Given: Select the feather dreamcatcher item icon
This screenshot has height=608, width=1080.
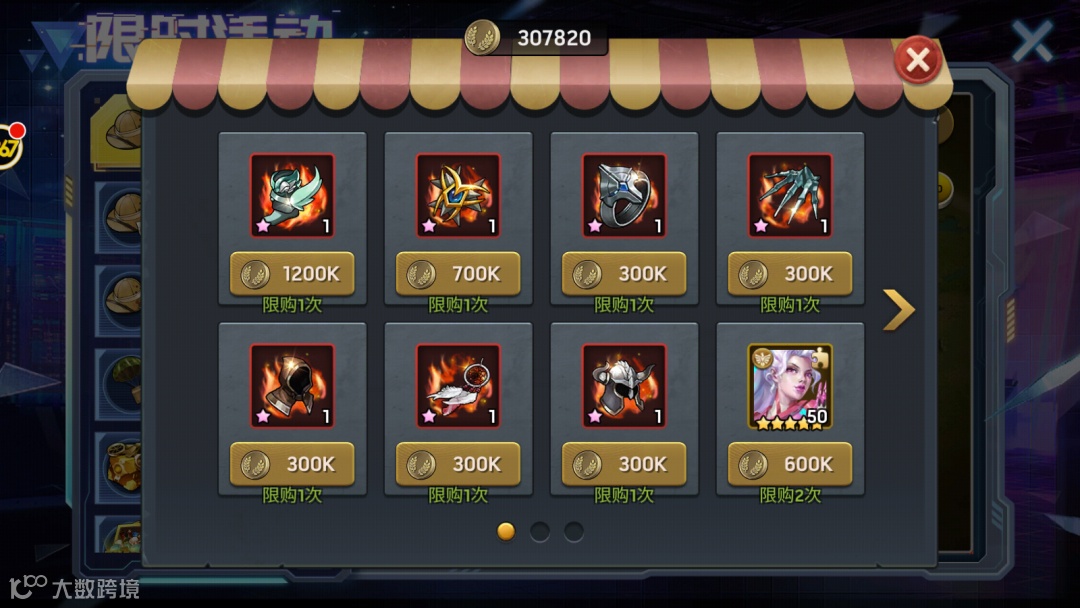Looking at the screenshot, I should click(458, 386).
